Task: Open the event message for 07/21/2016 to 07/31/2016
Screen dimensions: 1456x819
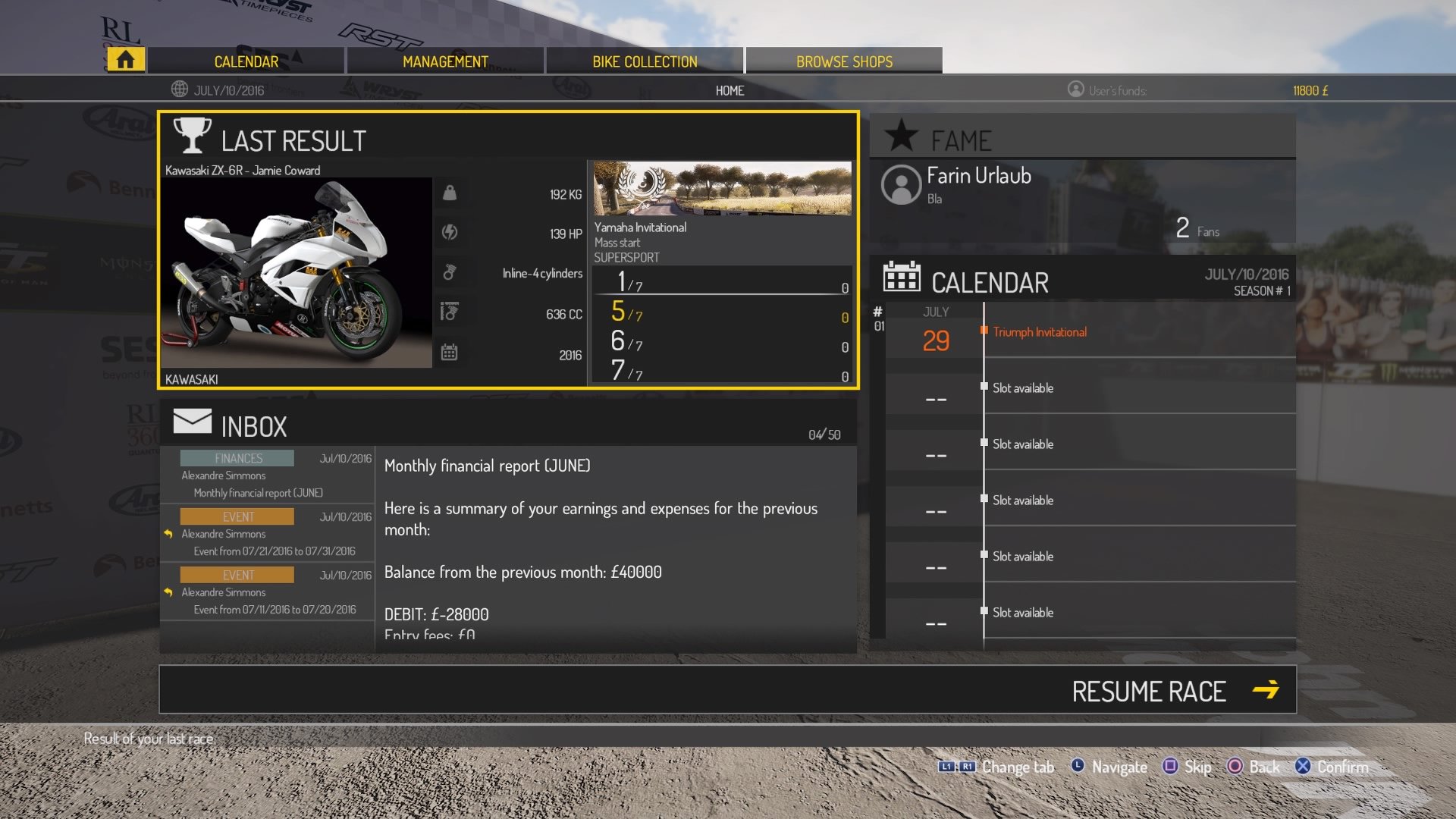Action: [x=267, y=534]
